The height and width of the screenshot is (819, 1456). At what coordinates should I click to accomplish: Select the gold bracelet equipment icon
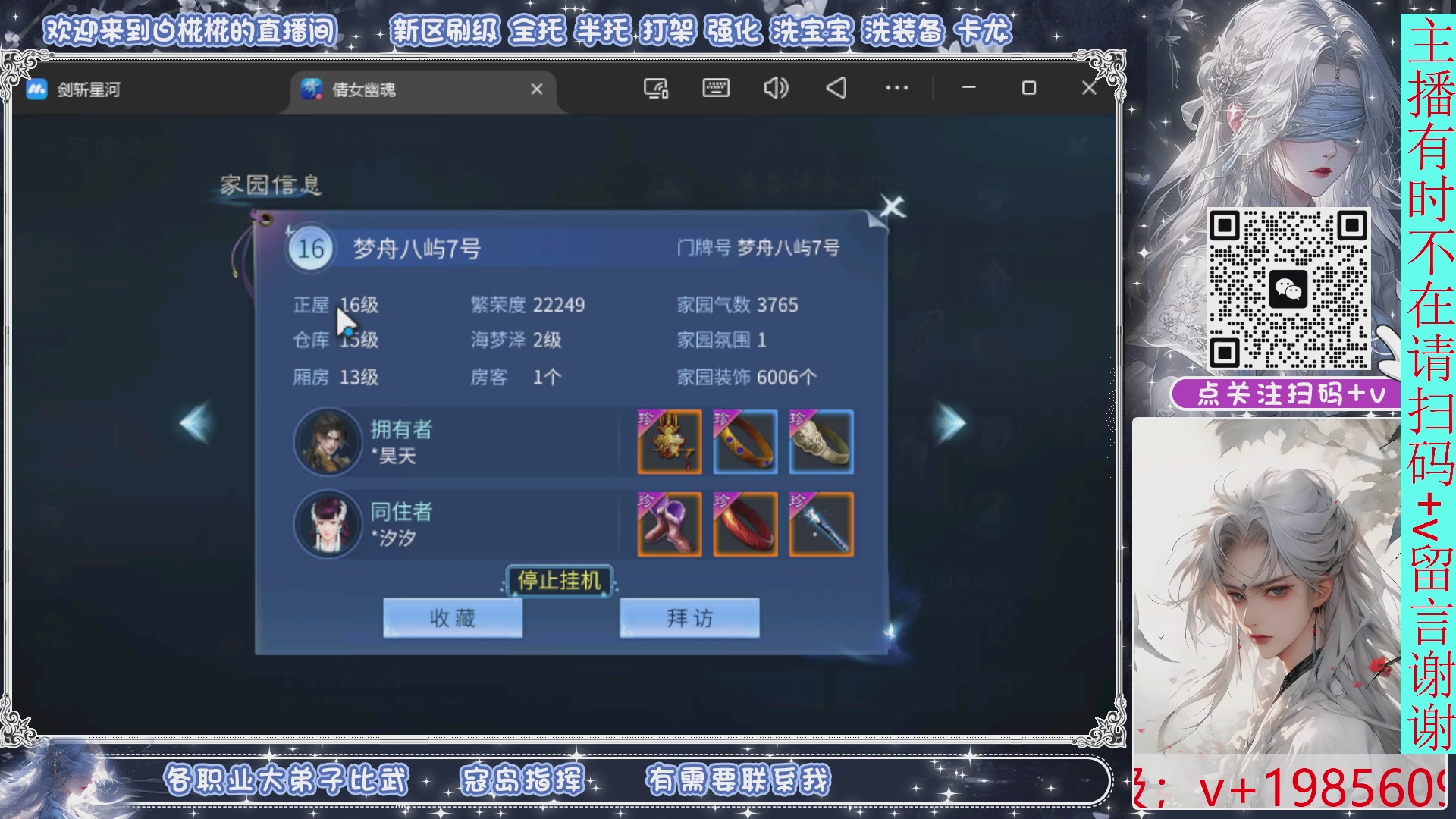[x=745, y=443]
